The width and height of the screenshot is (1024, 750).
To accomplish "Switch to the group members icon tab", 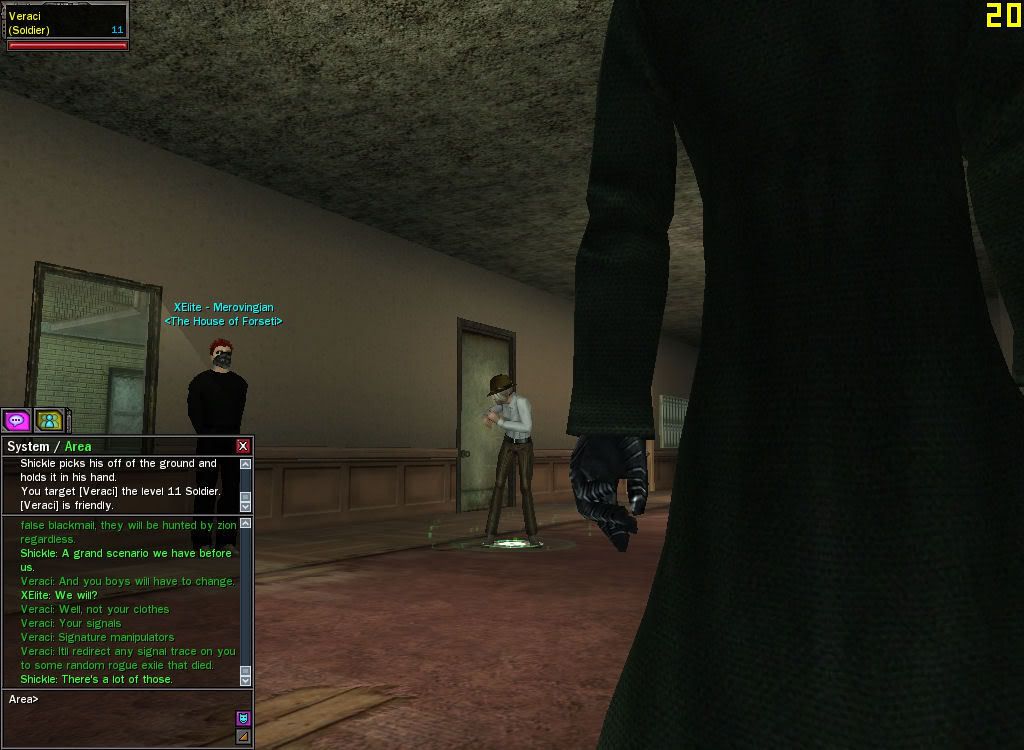I will [49, 421].
